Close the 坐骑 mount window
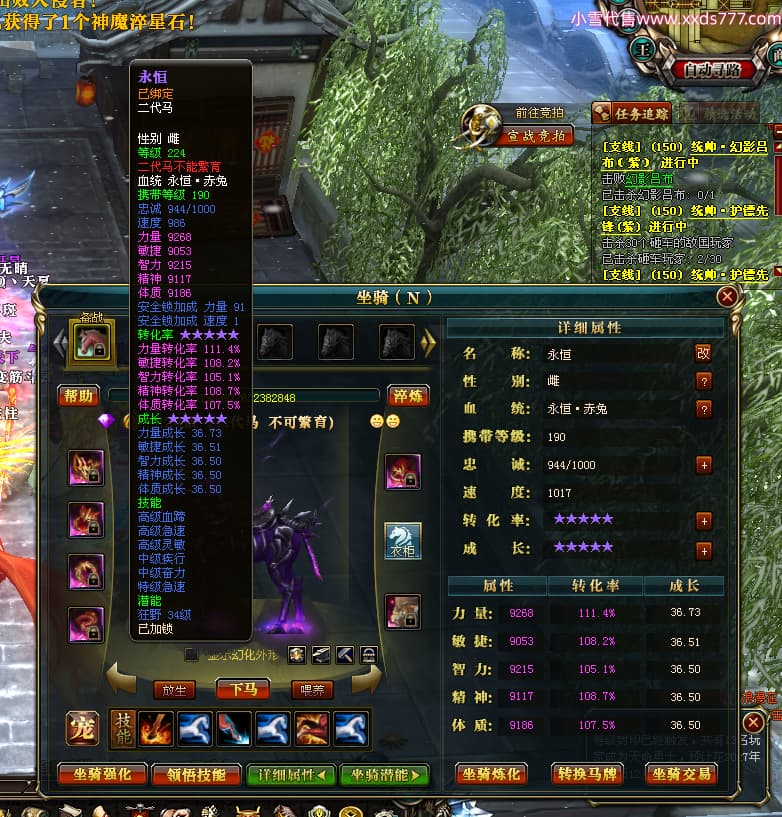 coord(727,296)
